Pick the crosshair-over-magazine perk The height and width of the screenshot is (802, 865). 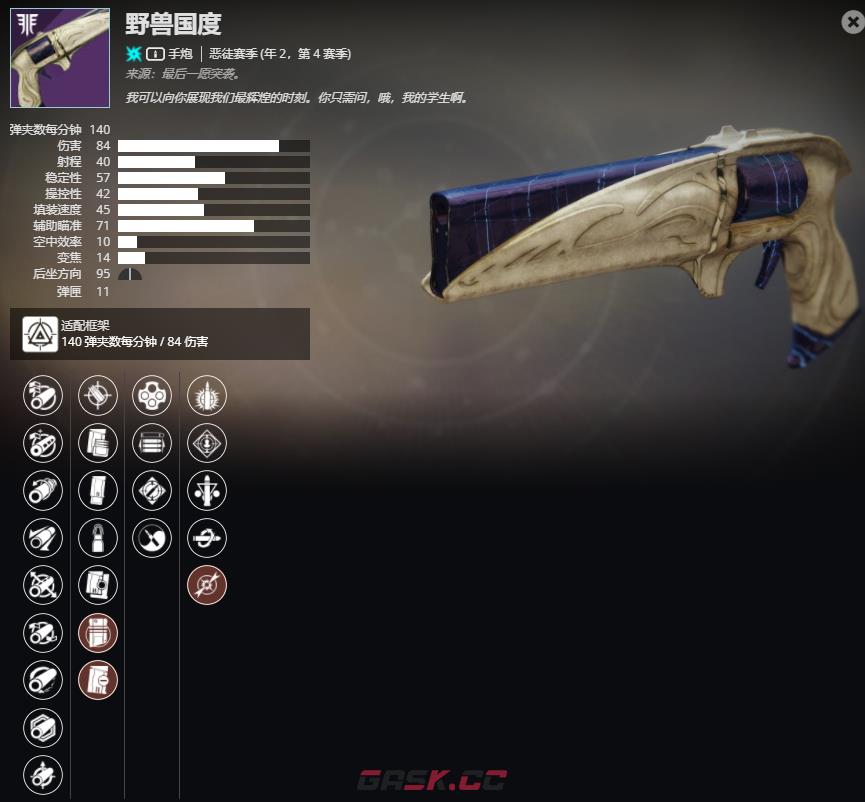point(98,395)
